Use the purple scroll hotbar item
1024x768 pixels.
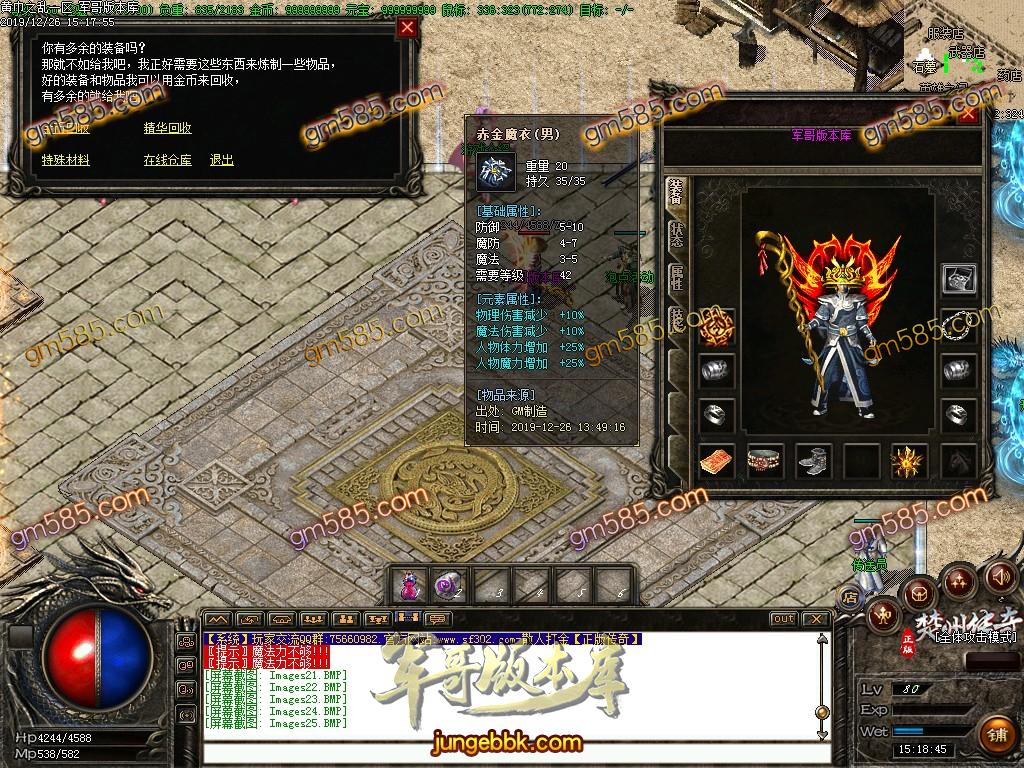point(447,583)
